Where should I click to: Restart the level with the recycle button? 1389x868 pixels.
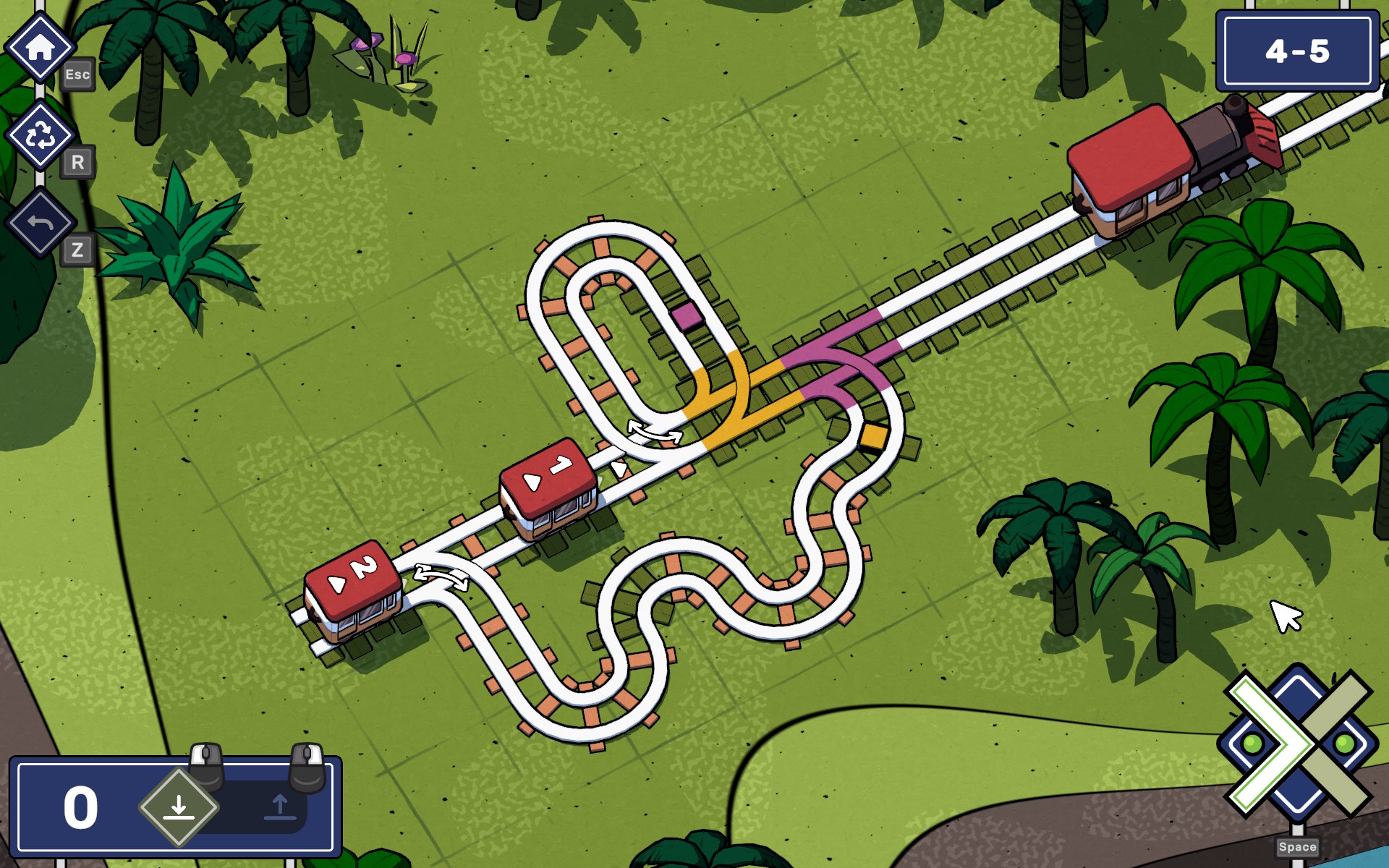click(41, 135)
